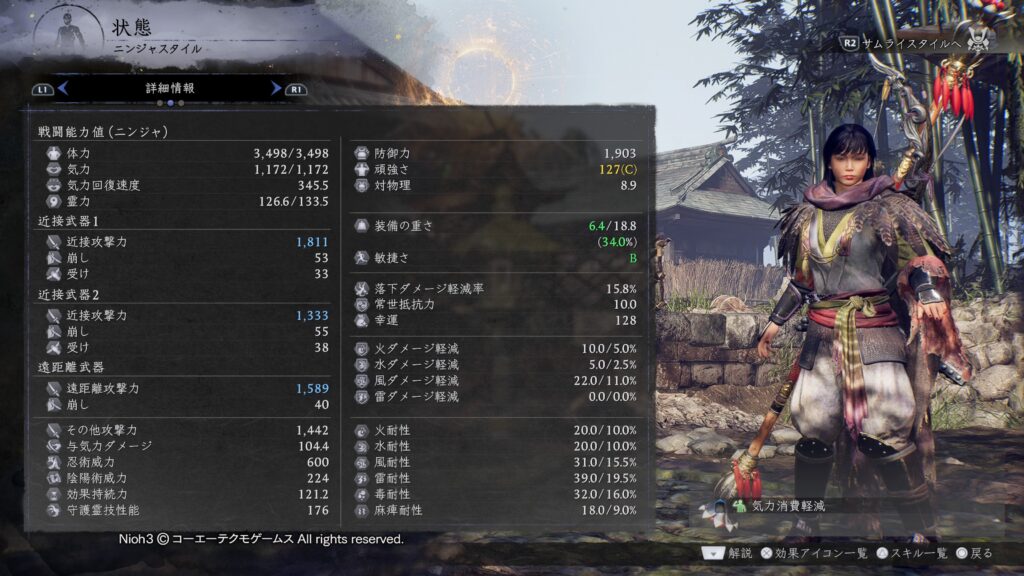Choose the 近接攻撃力 row showing 1,811
Screen dimensions: 1024x576
tap(184, 242)
